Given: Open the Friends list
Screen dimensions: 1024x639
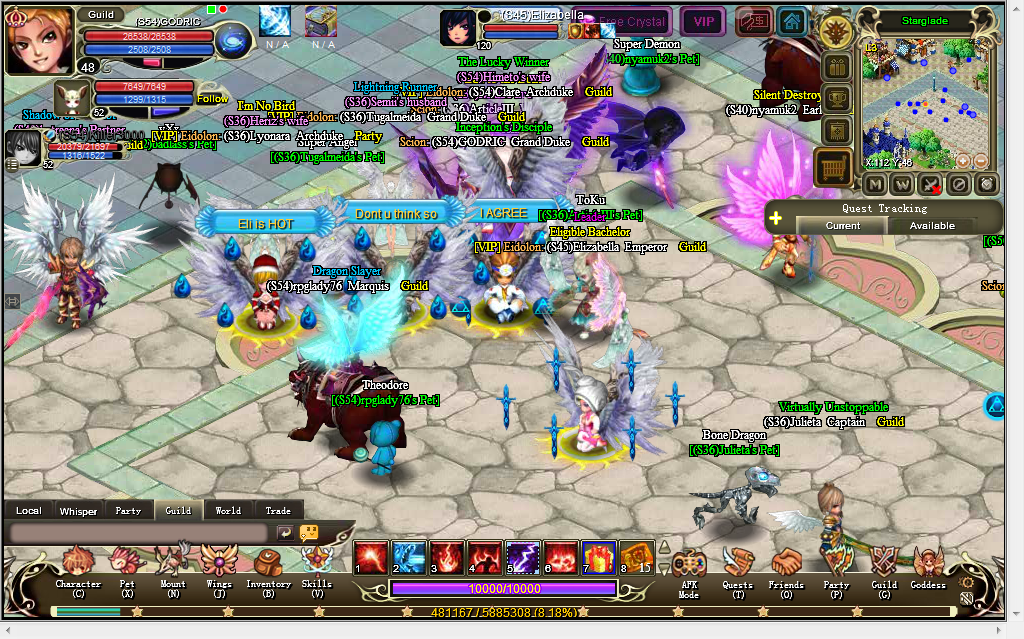Looking at the screenshot, I should [x=786, y=568].
